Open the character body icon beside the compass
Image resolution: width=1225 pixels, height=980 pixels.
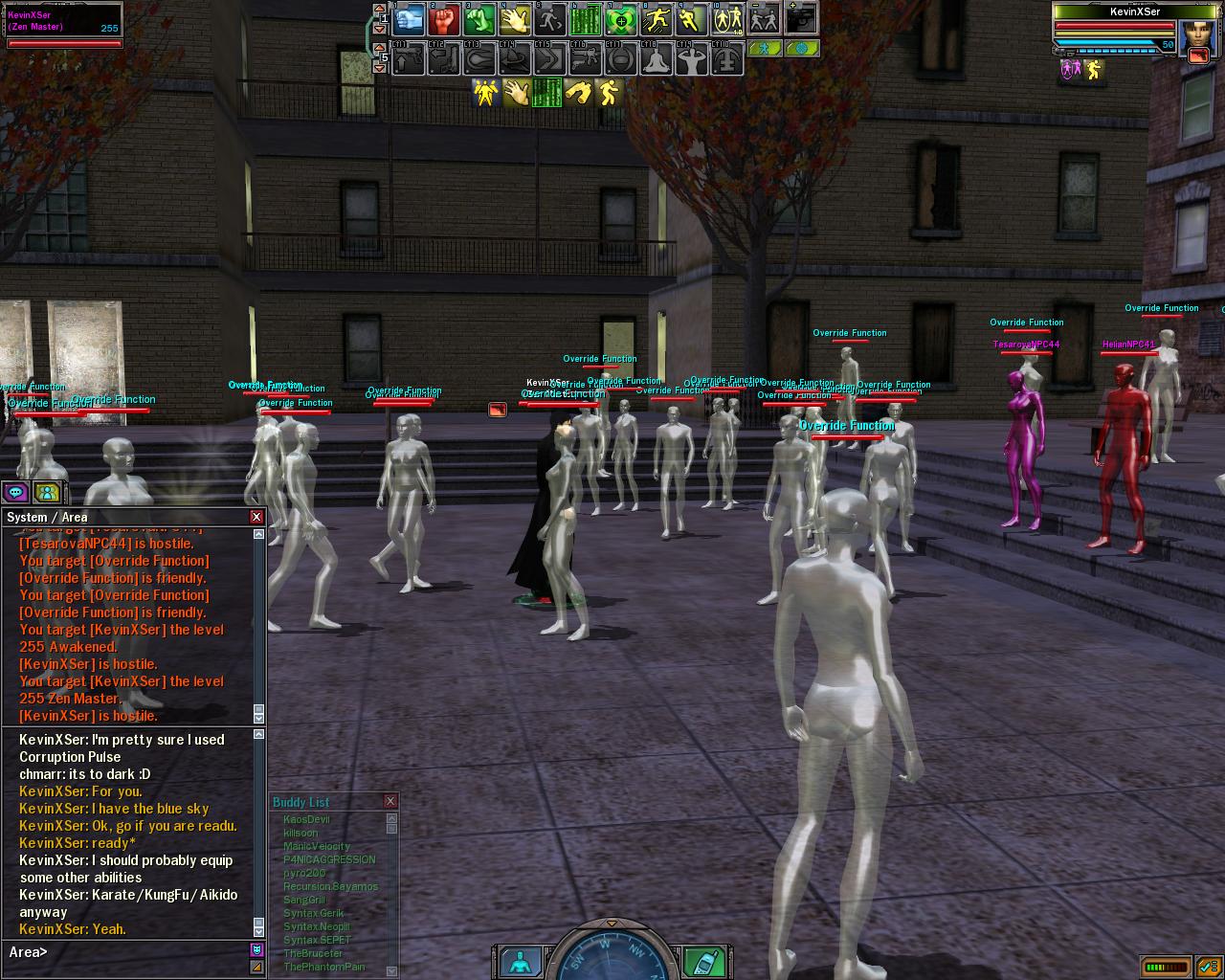coord(522,961)
